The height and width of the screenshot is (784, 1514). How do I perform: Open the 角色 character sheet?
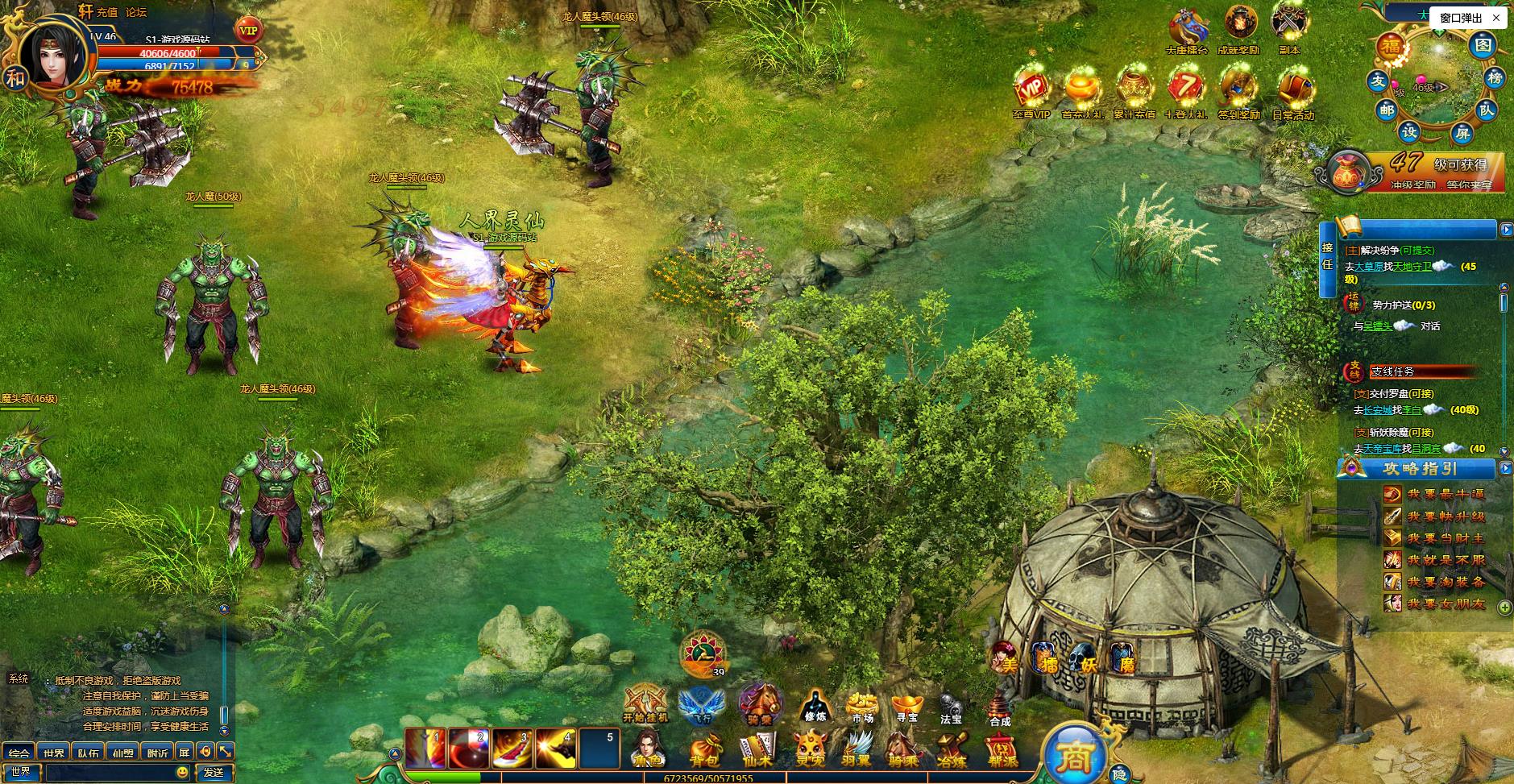(647, 749)
